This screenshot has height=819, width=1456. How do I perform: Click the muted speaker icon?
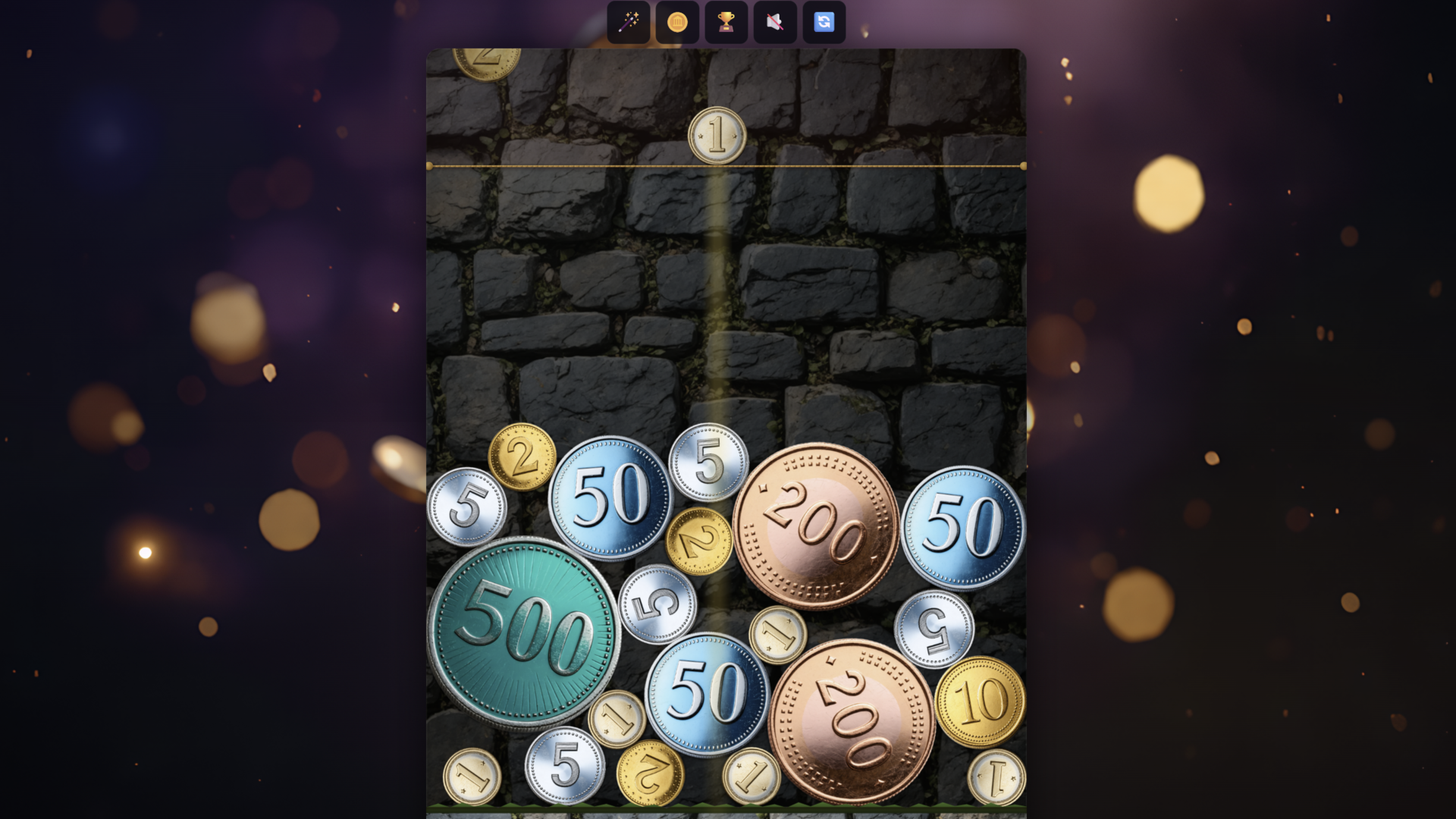[774, 22]
